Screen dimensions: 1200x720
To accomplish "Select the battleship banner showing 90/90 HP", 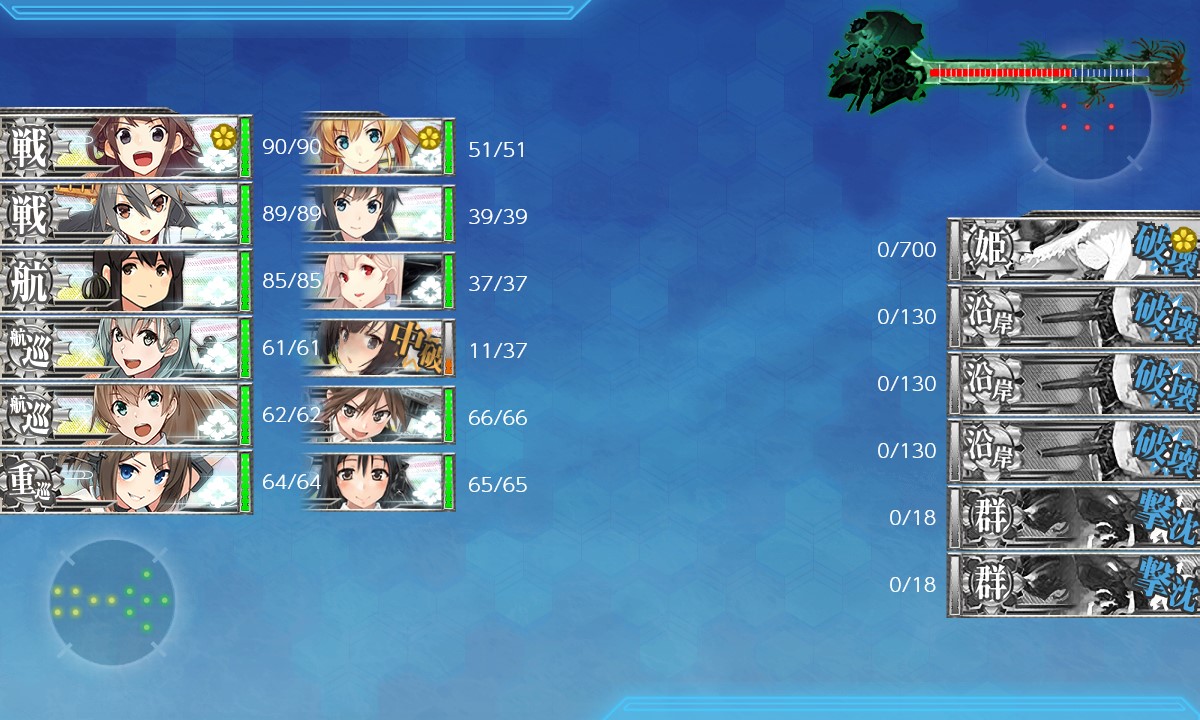I will coord(125,148).
